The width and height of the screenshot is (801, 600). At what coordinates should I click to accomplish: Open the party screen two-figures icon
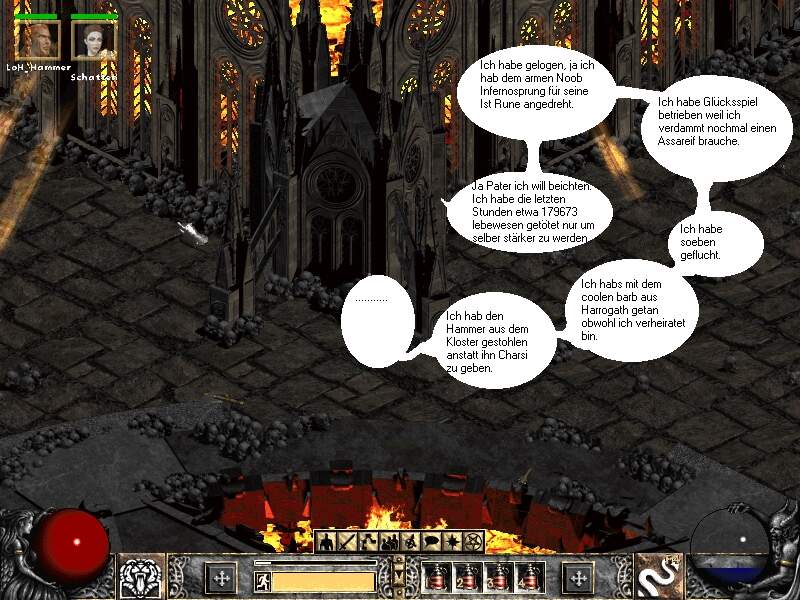[x=390, y=542]
